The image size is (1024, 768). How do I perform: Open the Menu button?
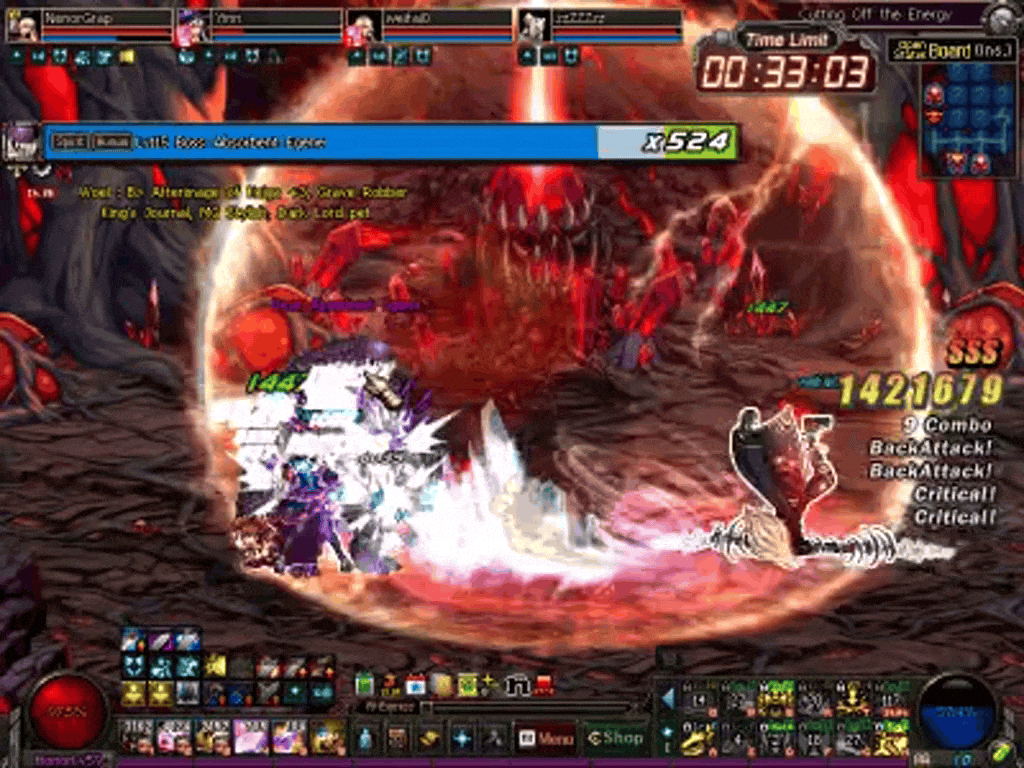pyautogui.click(x=546, y=739)
